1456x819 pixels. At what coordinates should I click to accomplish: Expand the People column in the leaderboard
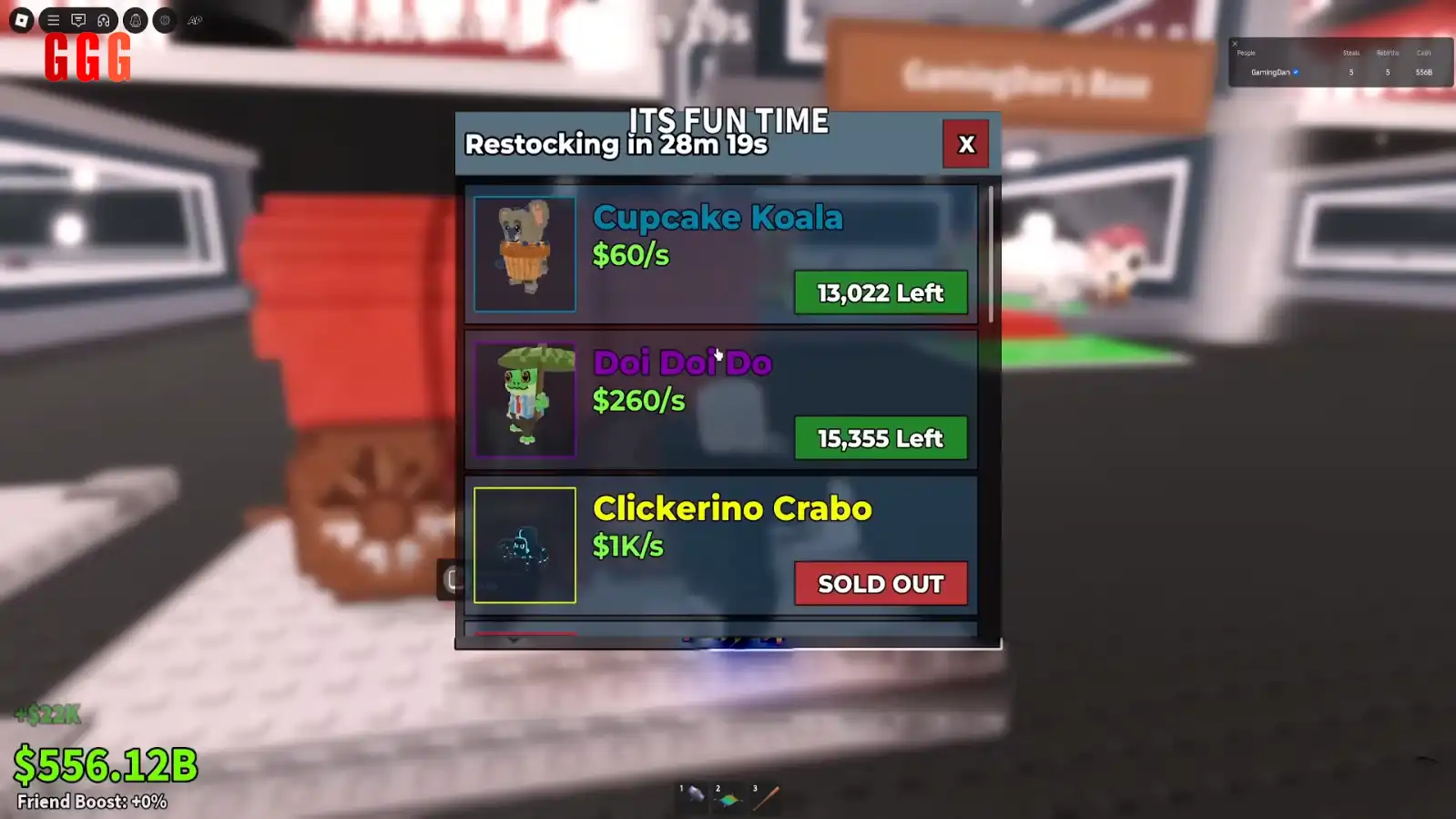[1246, 53]
